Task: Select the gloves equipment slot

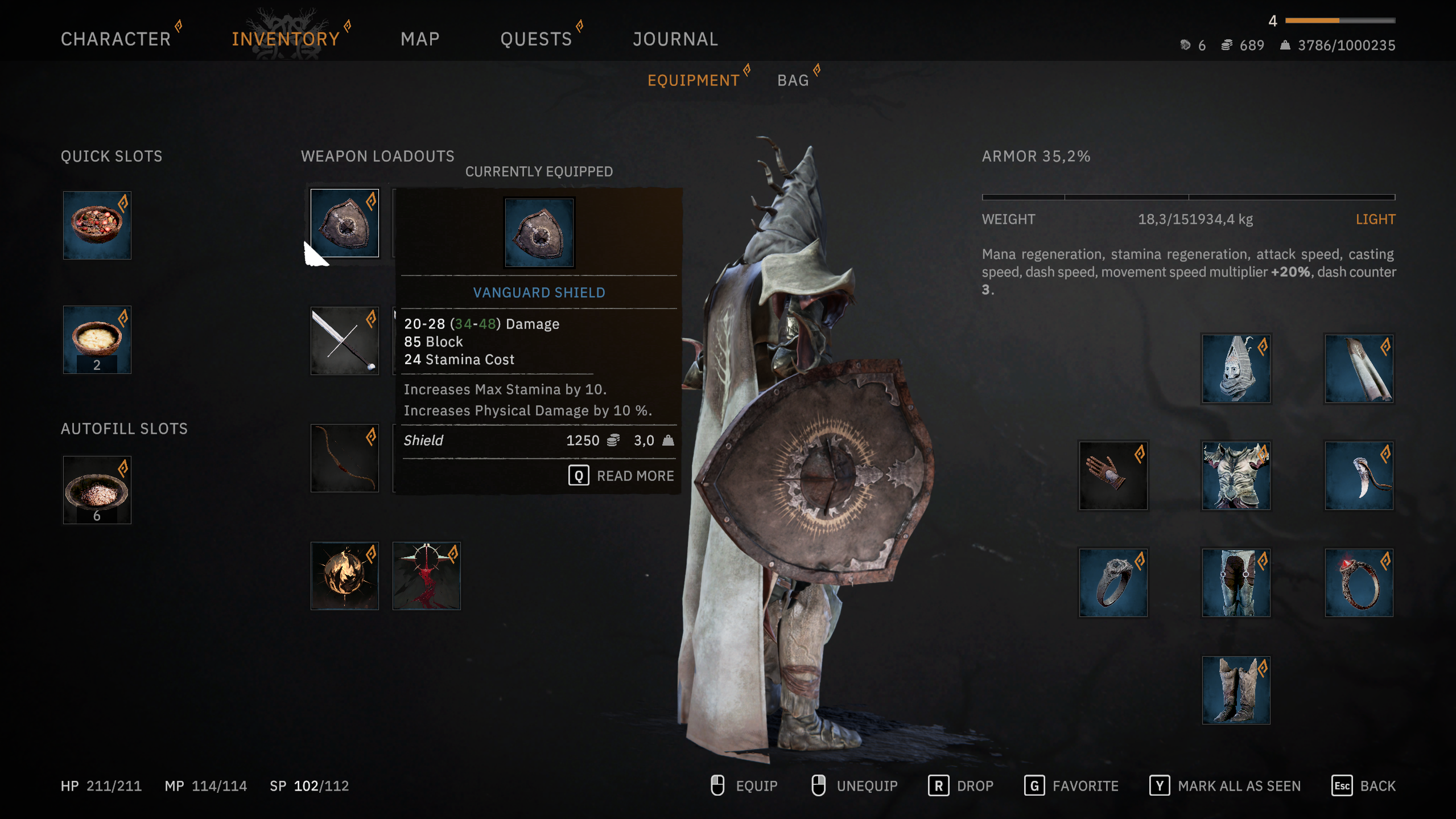Action: coord(1113,476)
